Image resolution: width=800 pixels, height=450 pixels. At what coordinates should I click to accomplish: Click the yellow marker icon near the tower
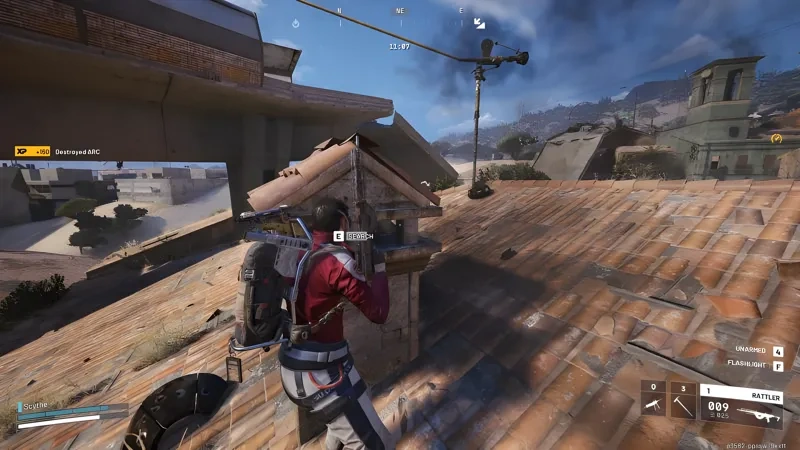(x=776, y=138)
